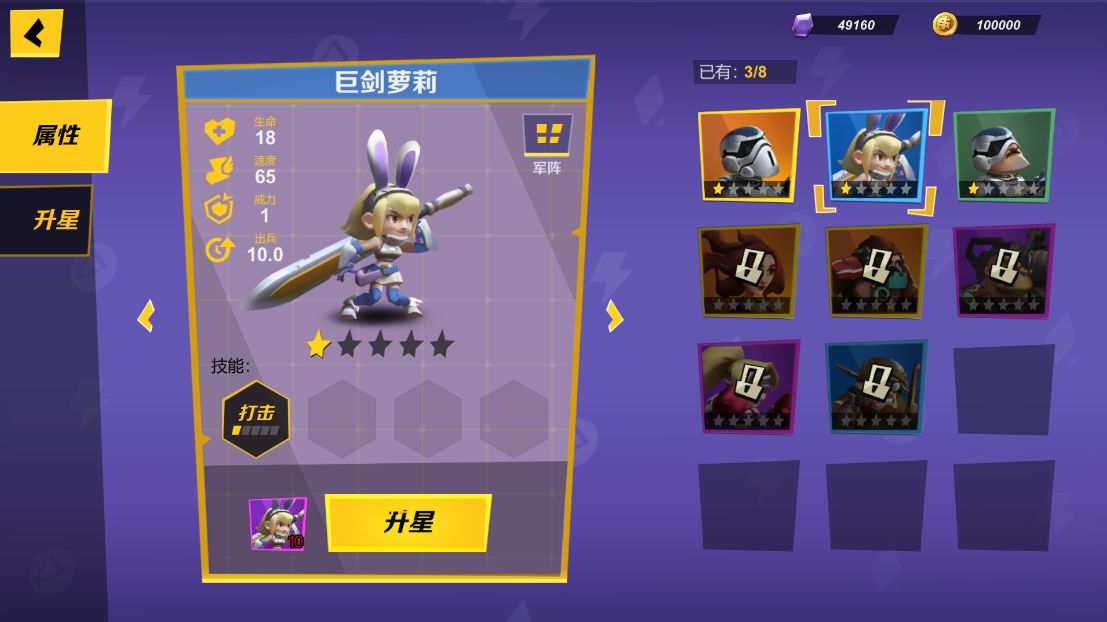Select the orange-framed helmet soldier hero card
The height and width of the screenshot is (622, 1107).
click(x=748, y=155)
